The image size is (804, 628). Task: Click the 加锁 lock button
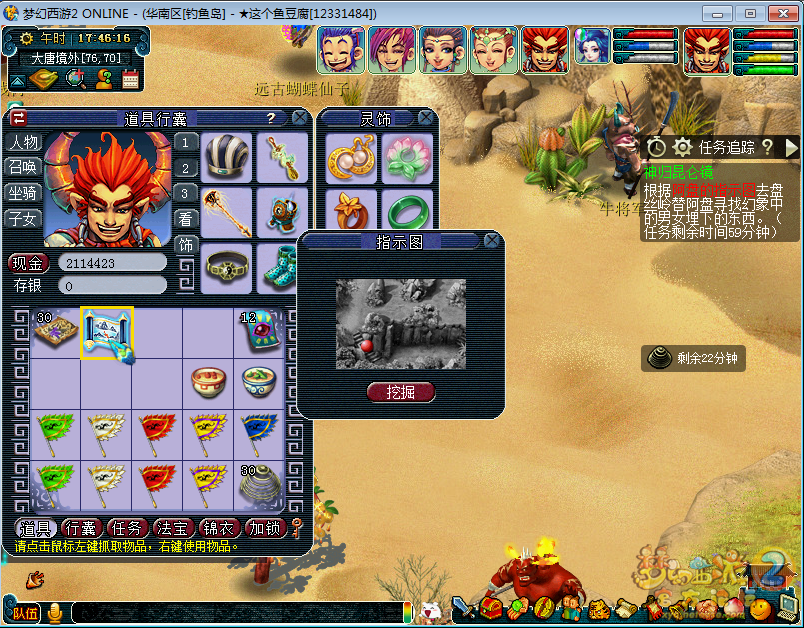[x=265, y=528]
